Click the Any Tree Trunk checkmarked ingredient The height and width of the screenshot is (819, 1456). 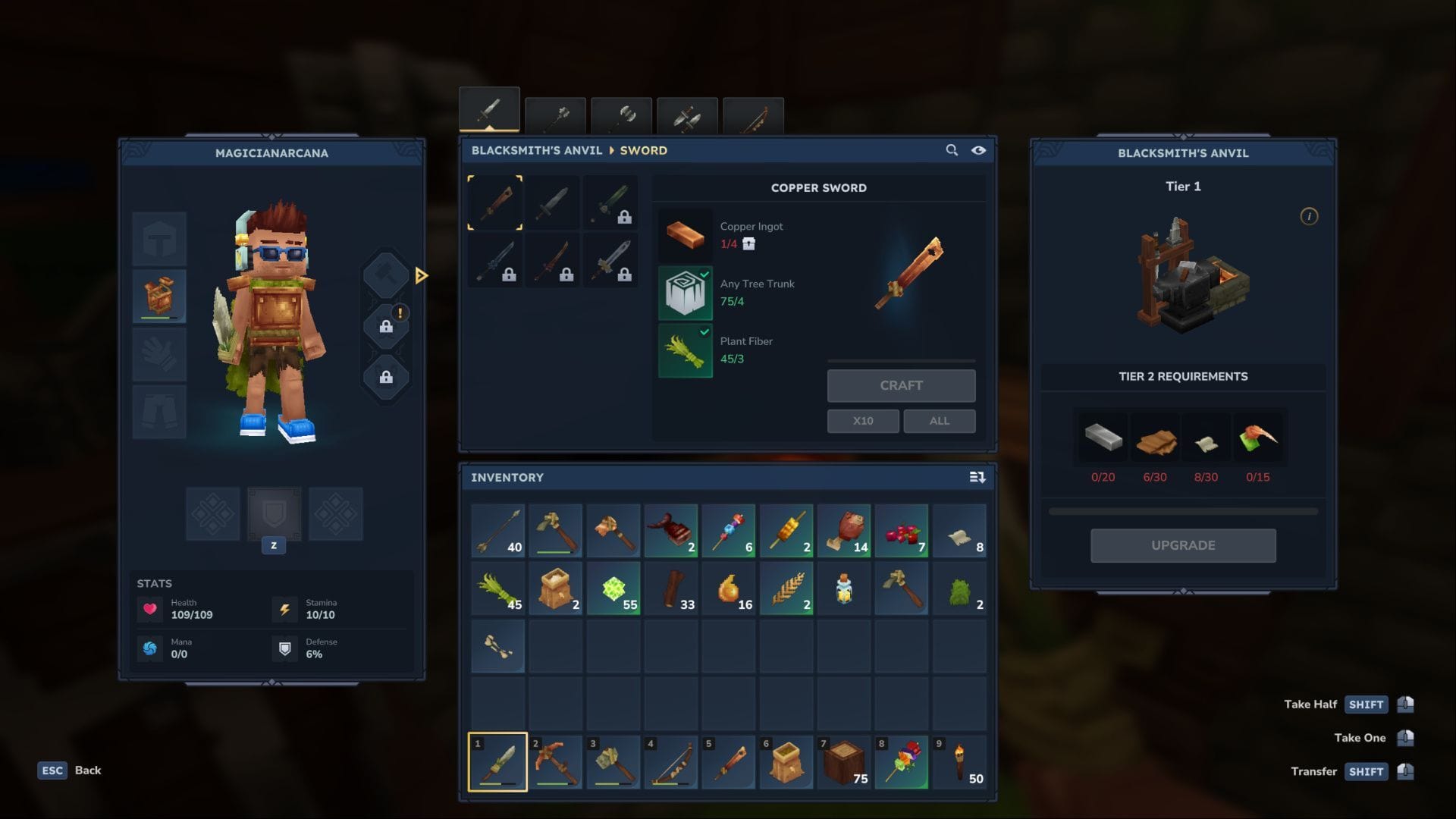click(x=685, y=292)
